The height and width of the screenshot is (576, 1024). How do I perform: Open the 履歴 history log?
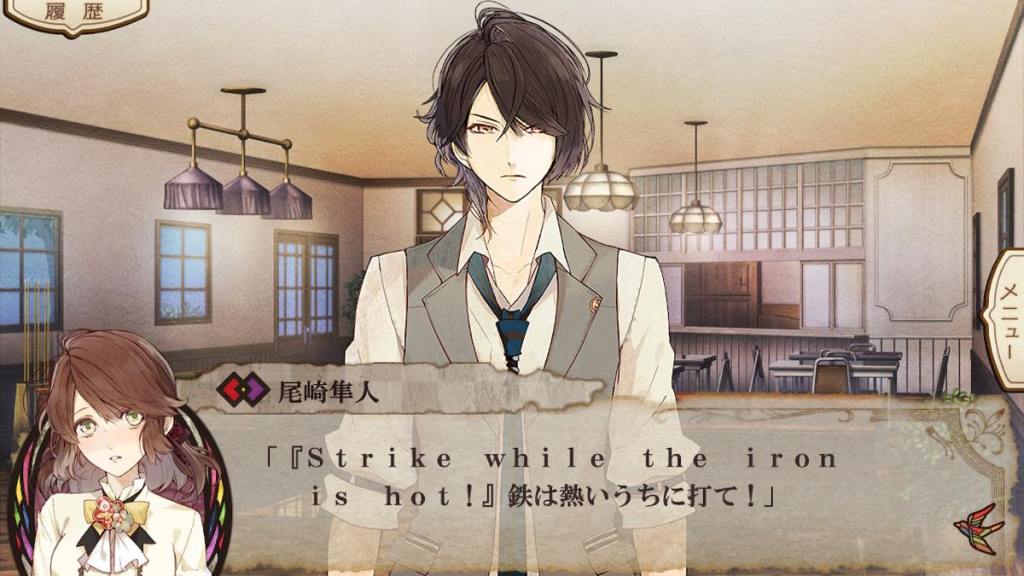[x=74, y=13]
